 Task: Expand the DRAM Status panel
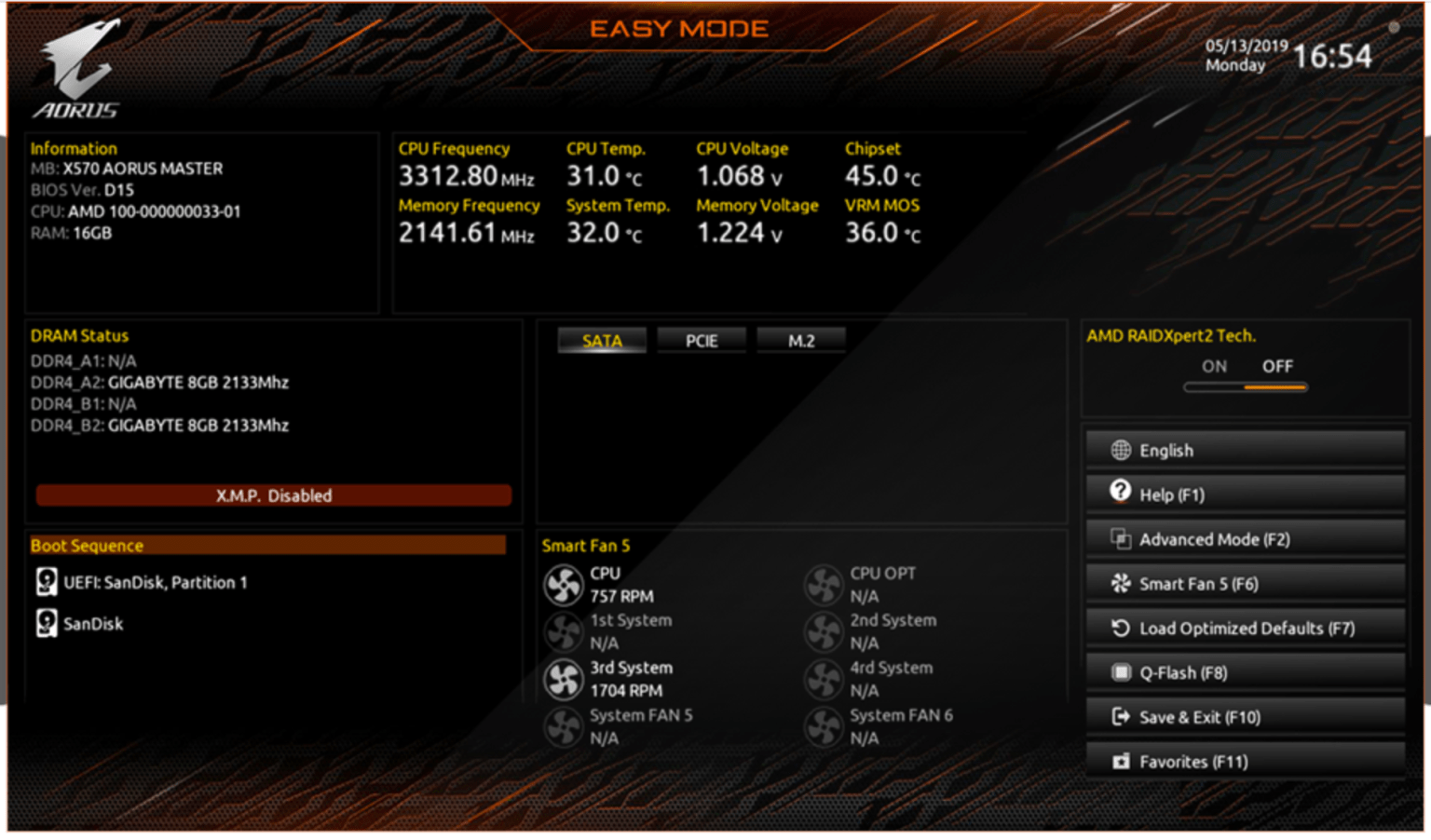coord(79,335)
